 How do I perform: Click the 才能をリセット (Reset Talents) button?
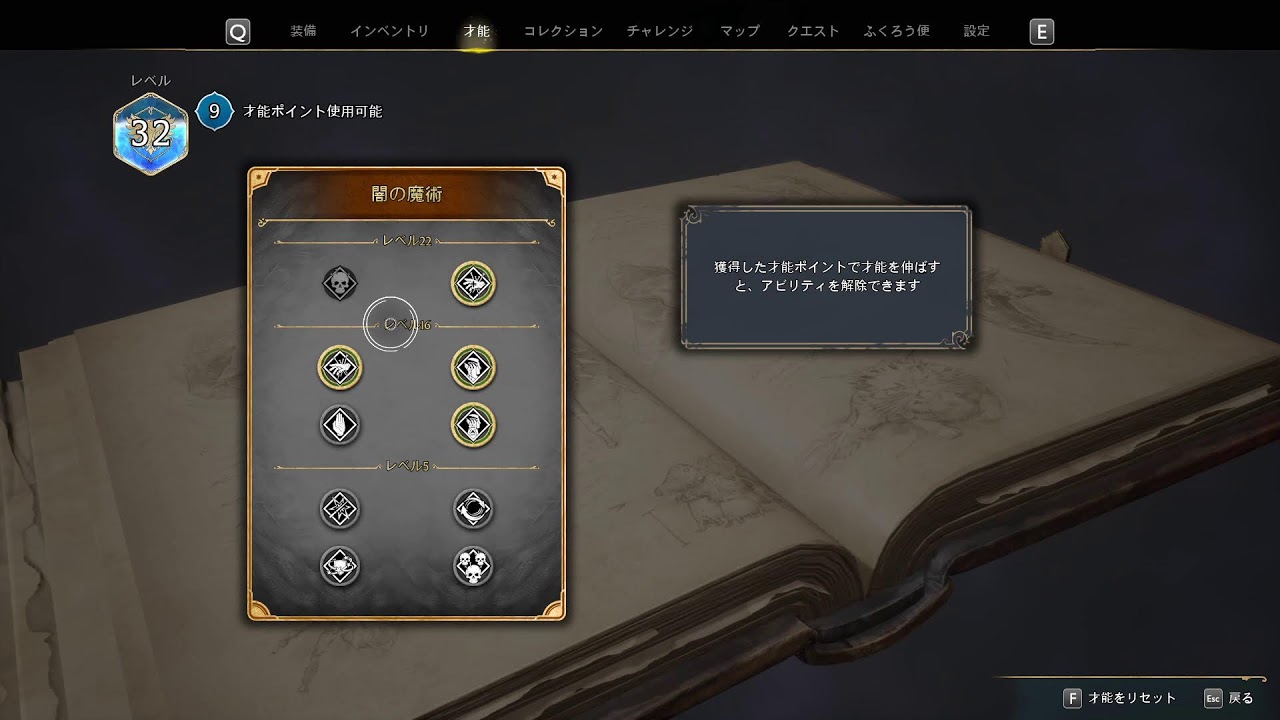point(1120,698)
